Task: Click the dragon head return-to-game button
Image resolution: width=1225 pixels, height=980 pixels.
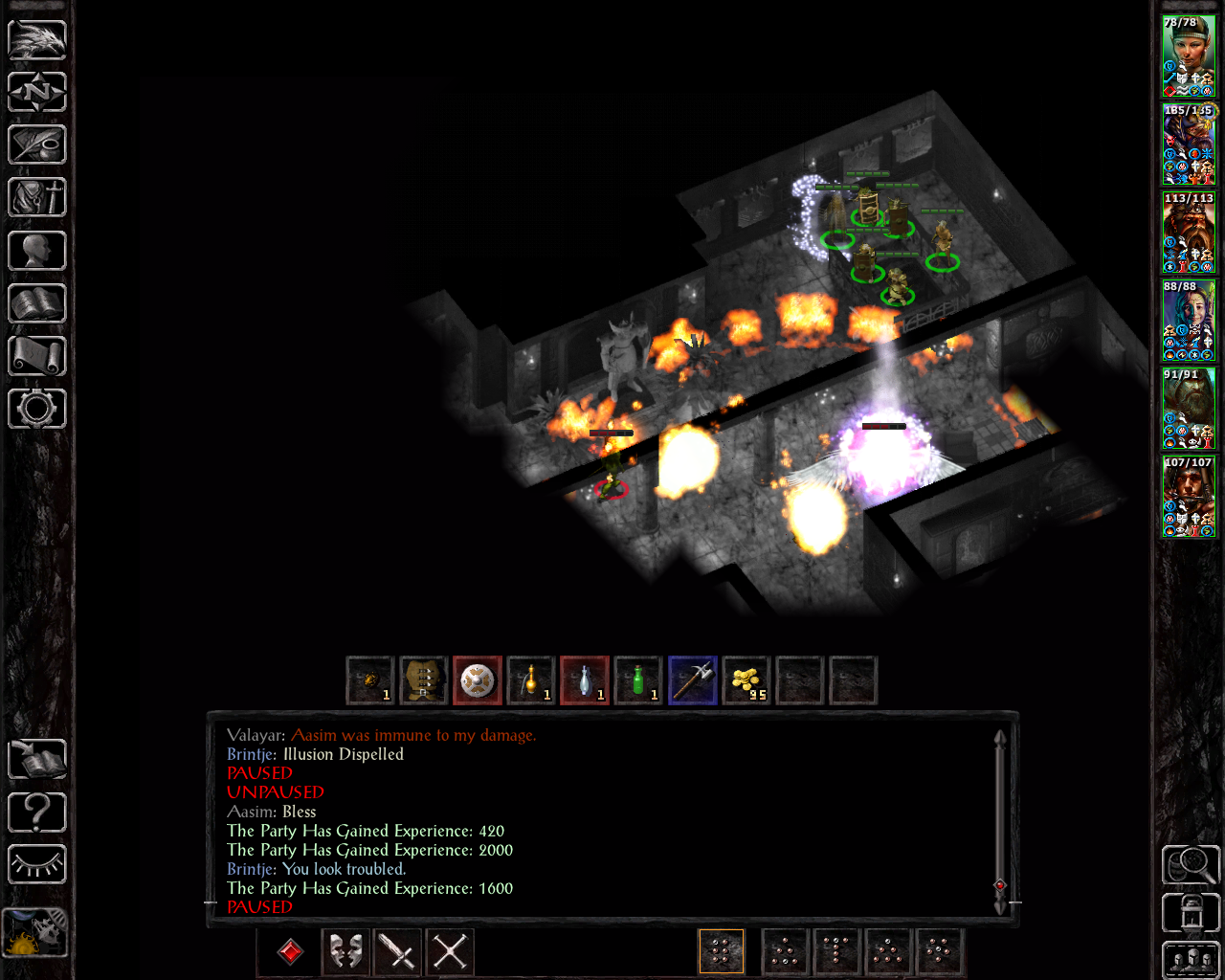Action: pos(37,40)
